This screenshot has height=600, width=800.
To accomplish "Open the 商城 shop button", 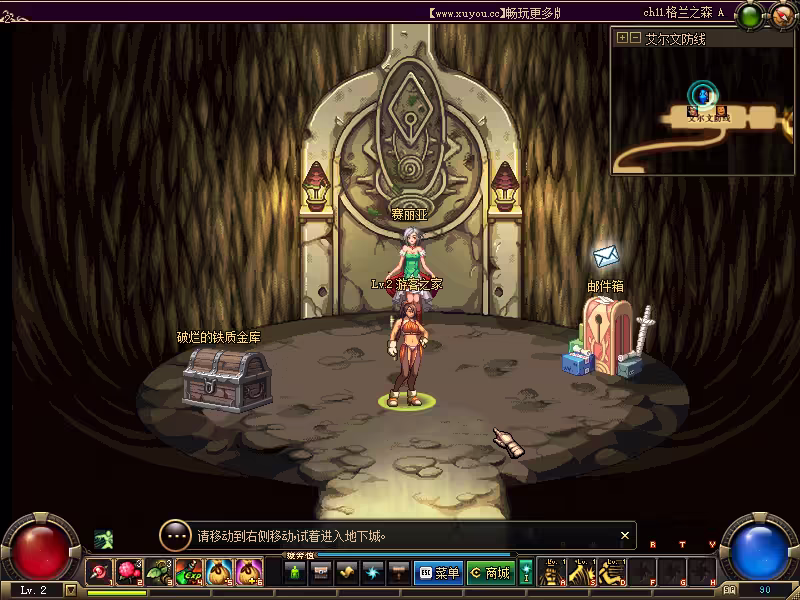I will click(490, 573).
